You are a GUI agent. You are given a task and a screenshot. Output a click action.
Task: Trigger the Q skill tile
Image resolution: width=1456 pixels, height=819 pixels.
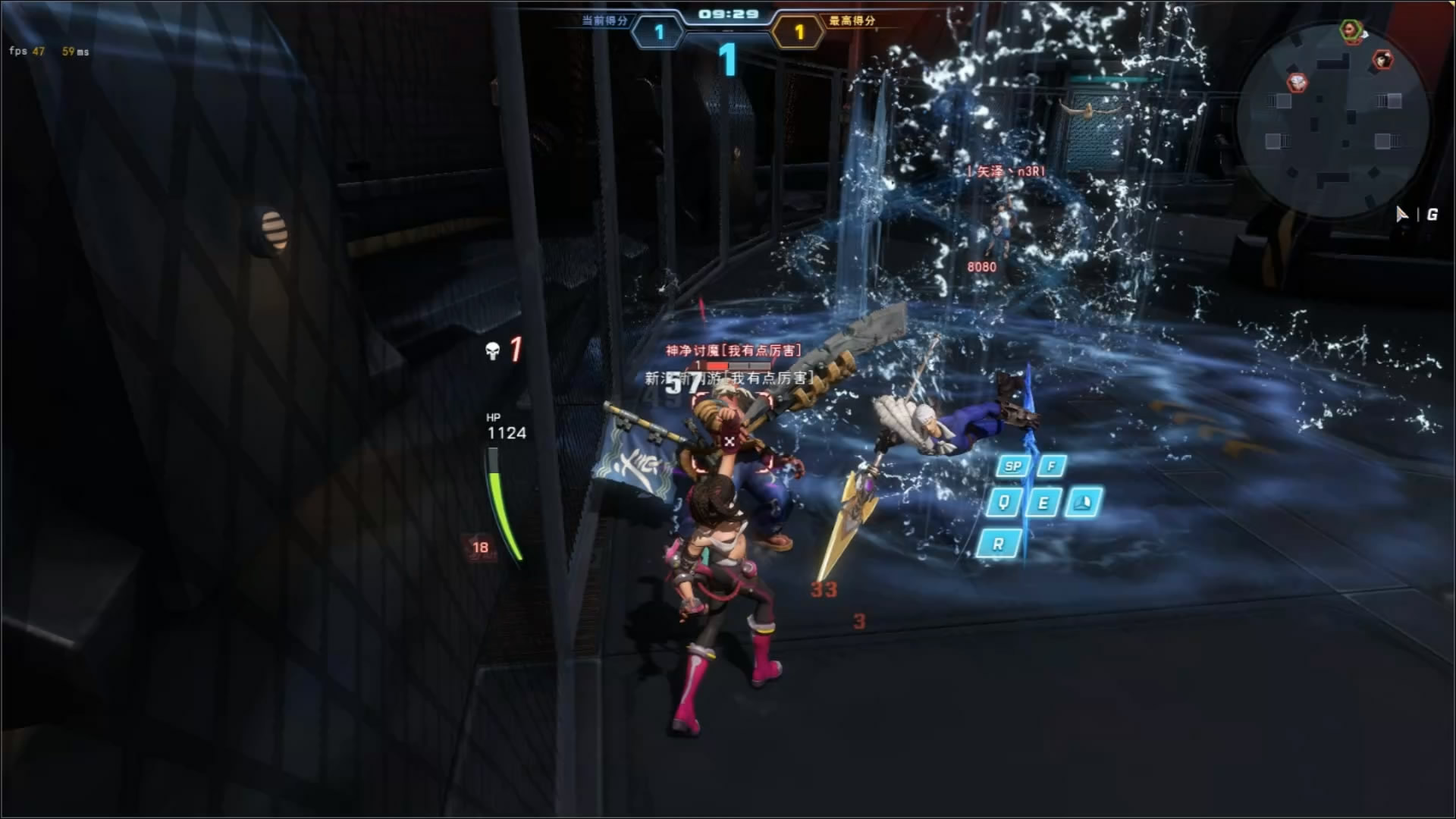(x=1004, y=502)
